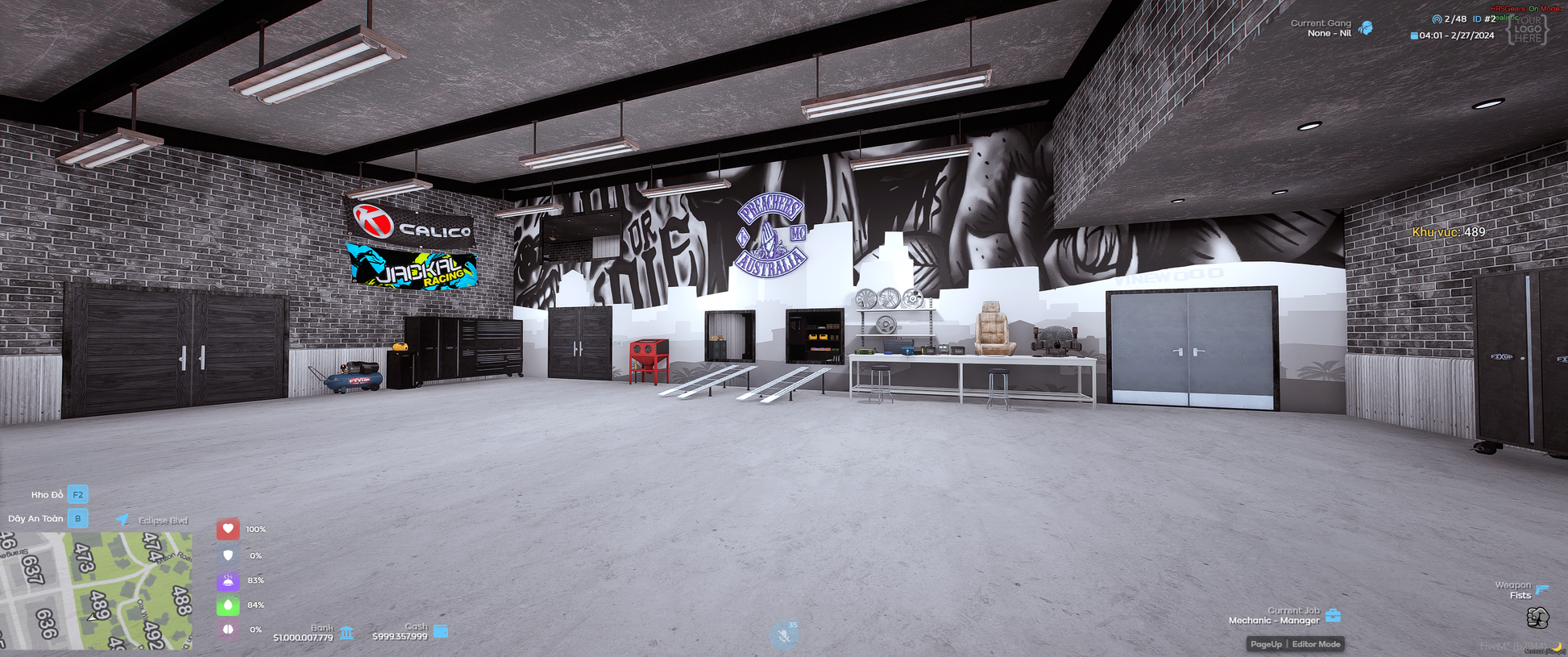Click the blue calendar date icon

[1414, 35]
